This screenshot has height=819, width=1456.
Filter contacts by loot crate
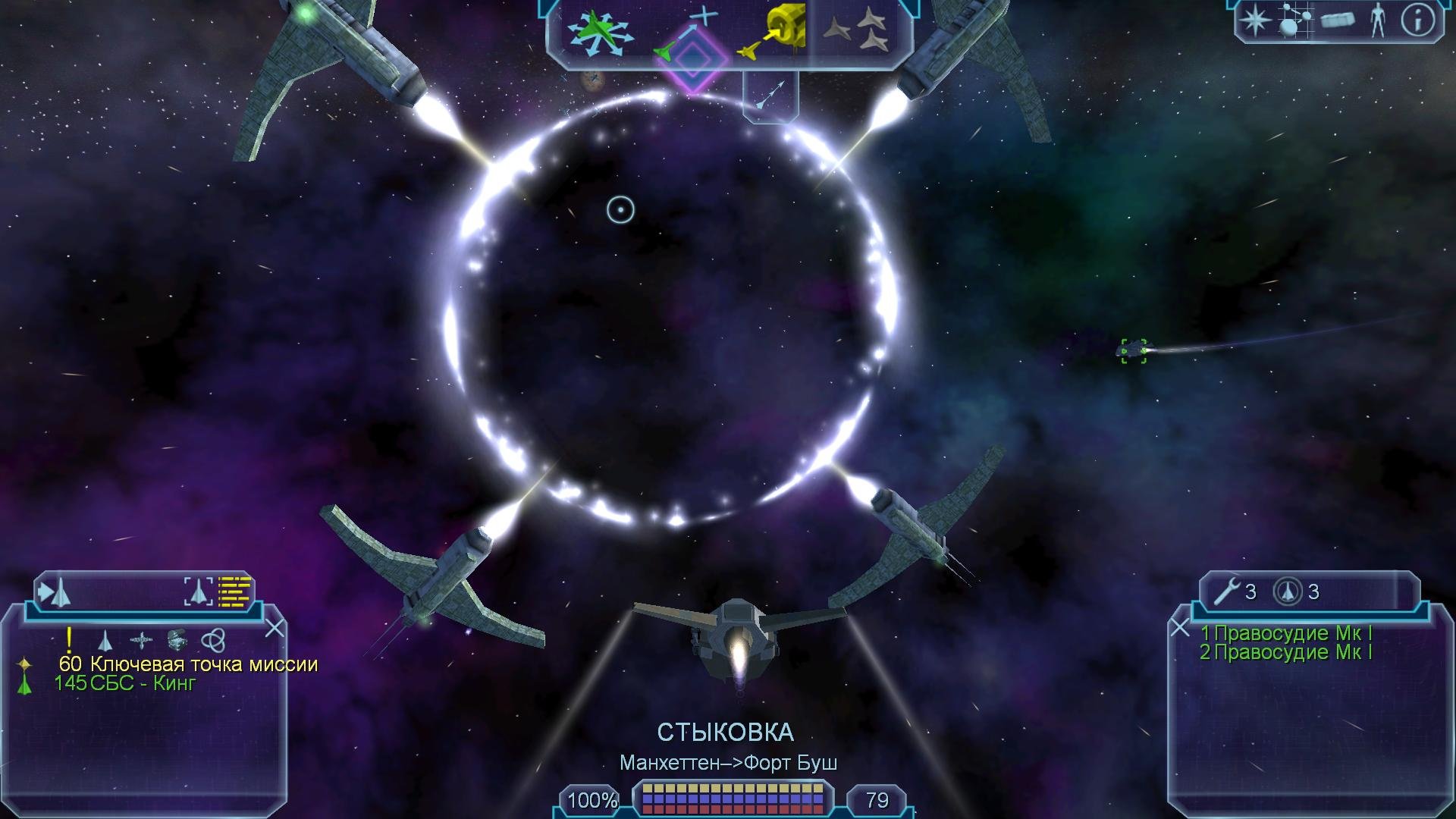[x=177, y=641]
